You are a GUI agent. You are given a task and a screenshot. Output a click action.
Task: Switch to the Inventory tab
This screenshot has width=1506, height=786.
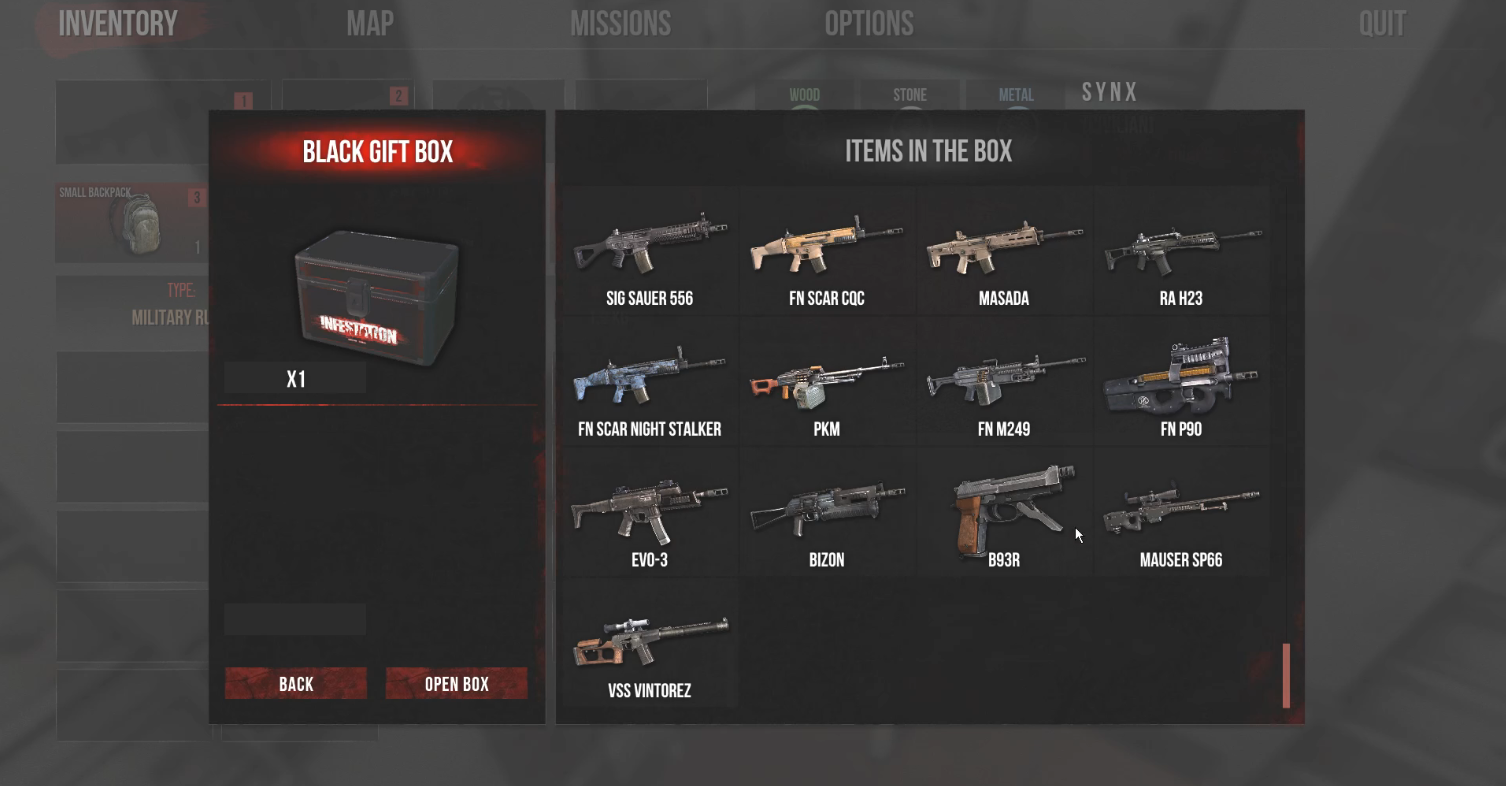tap(118, 24)
